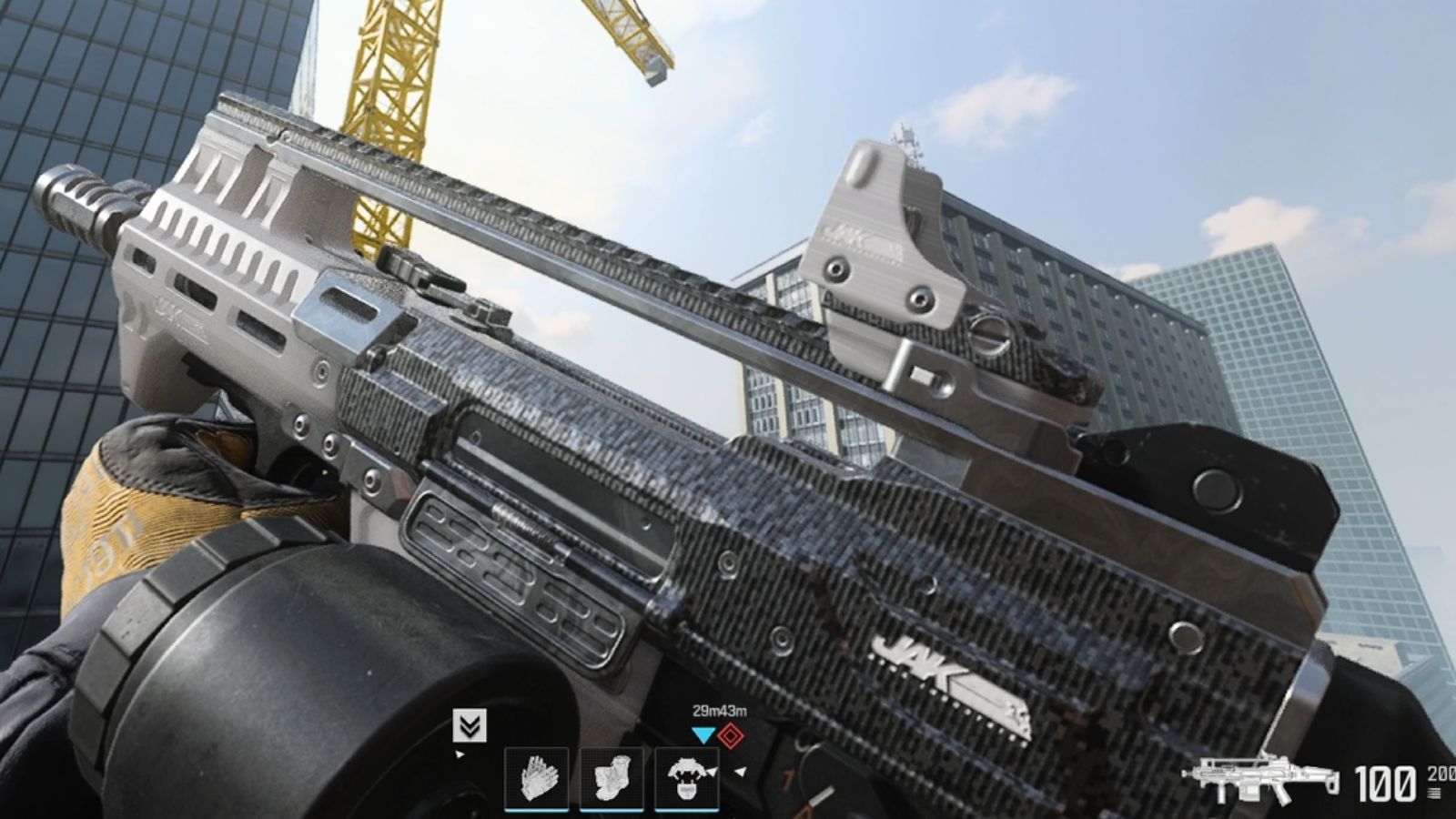1456x819 pixels.
Task: Click the reserve ammo magazine stack icon
Action: click(1434, 794)
